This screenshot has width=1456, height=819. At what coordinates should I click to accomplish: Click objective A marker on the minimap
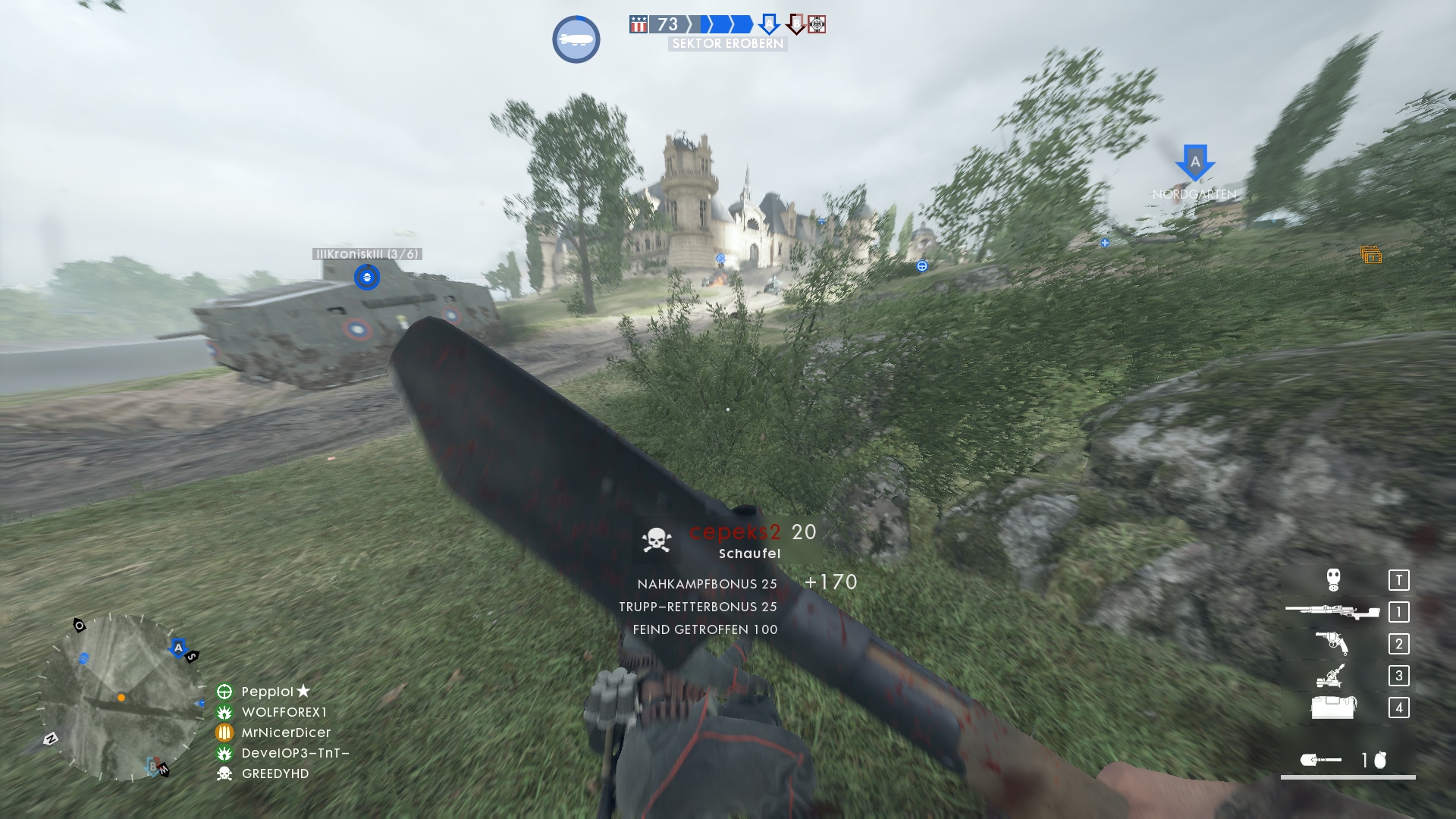[178, 647]
